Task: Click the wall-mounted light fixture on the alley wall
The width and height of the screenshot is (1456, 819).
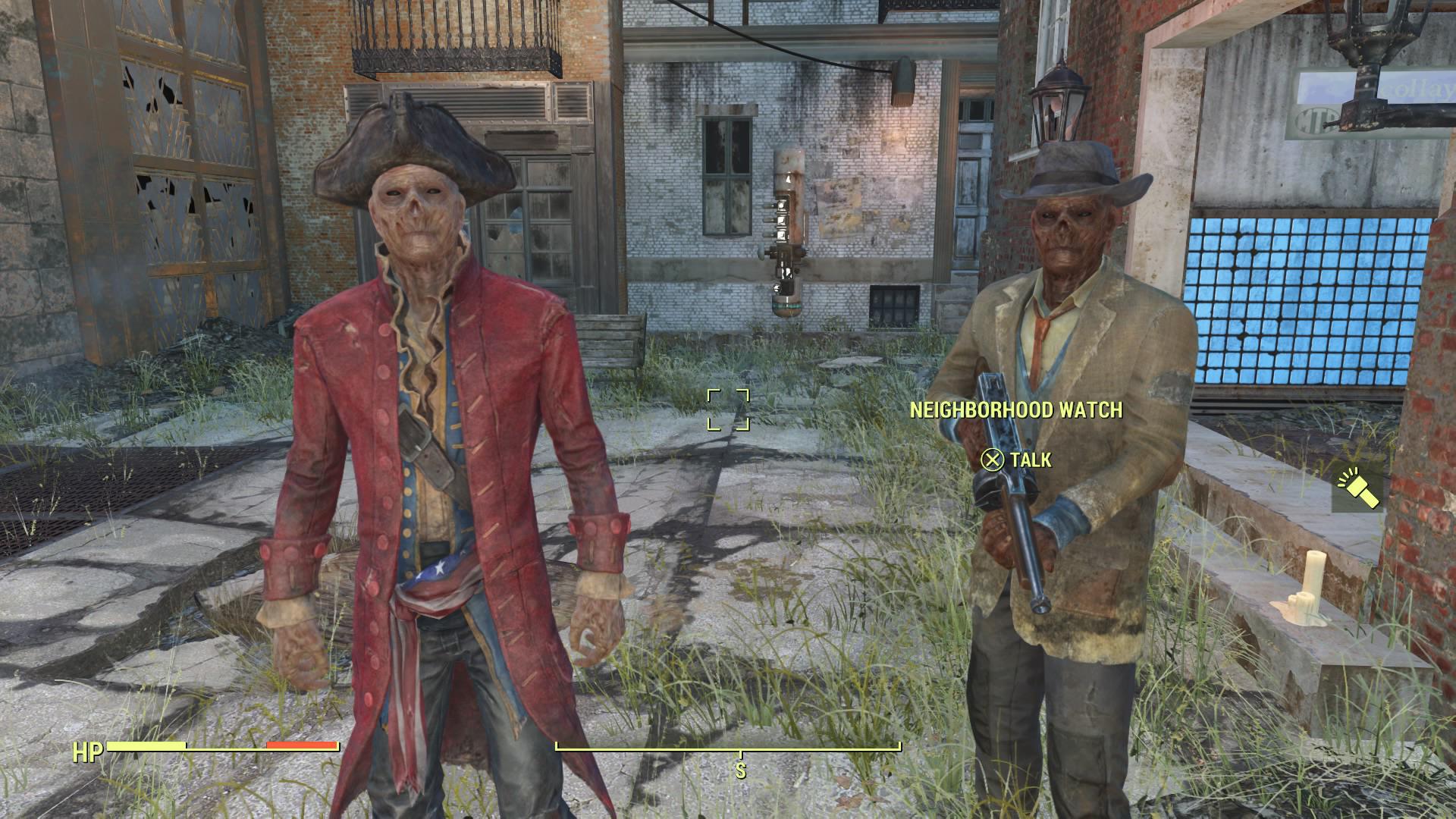Action: pos(904,80)
